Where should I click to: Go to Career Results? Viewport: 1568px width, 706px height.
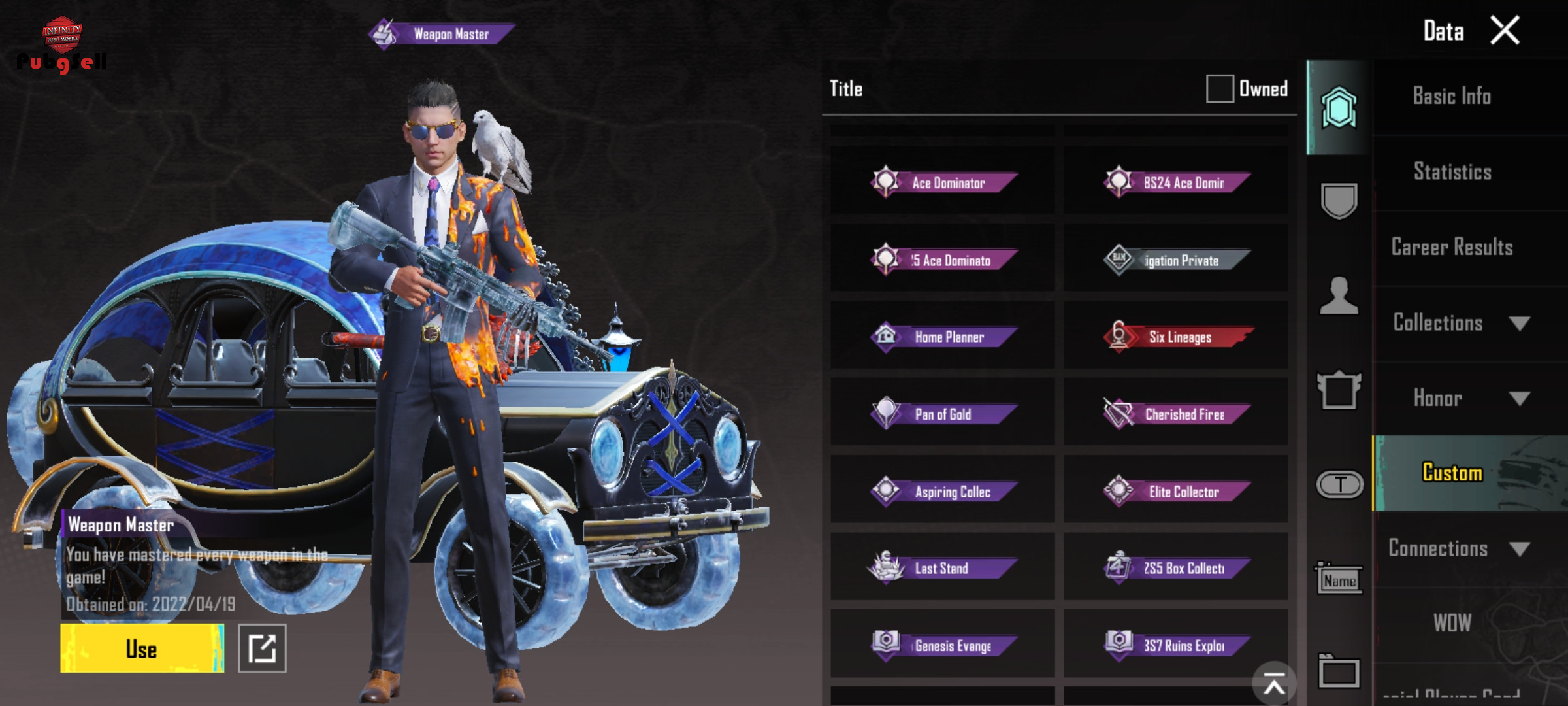coord(1452,247)
